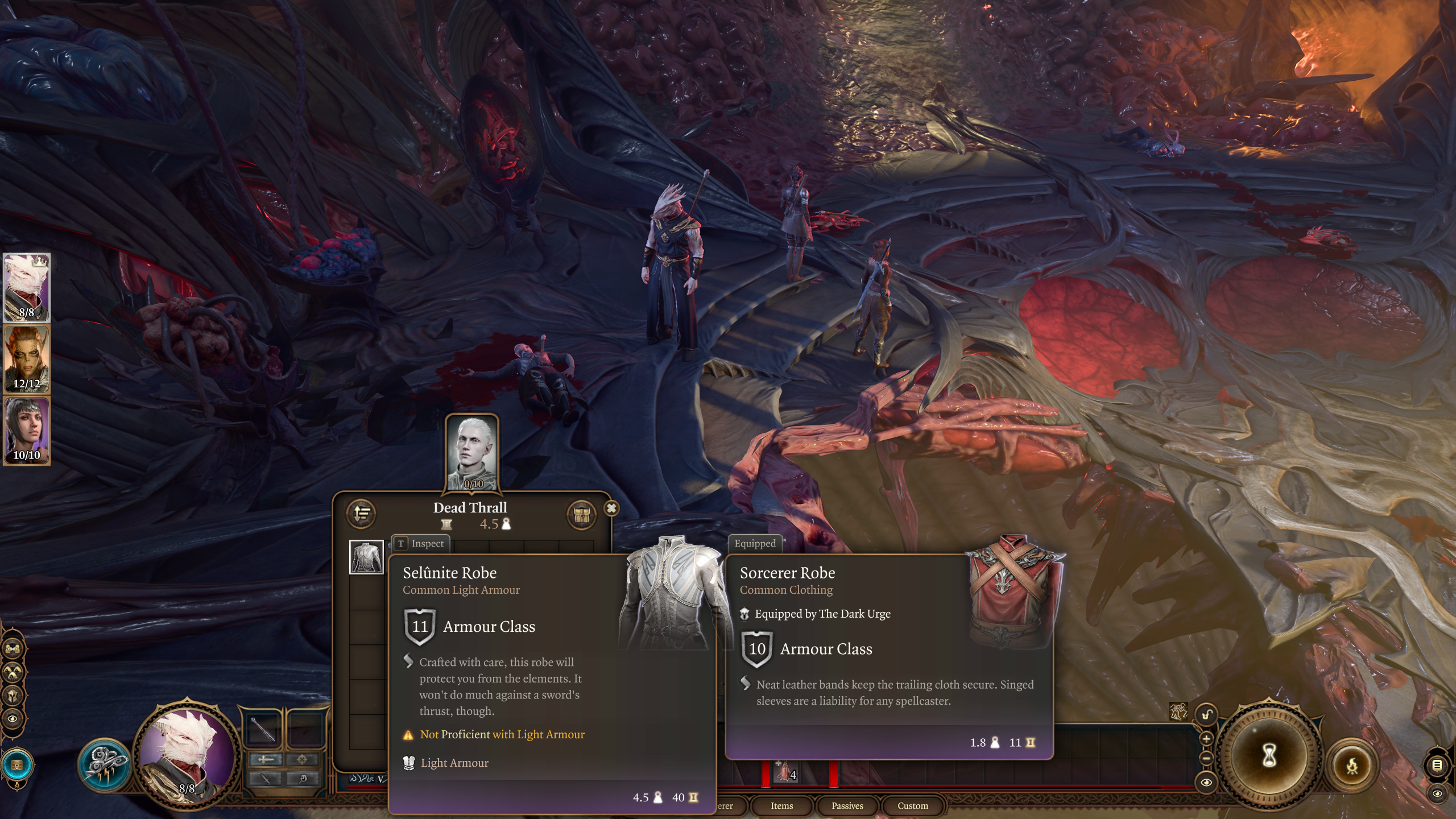Switch to the Items hotbar tab
Screen dimensions: 1456x819
click(781, 805)
